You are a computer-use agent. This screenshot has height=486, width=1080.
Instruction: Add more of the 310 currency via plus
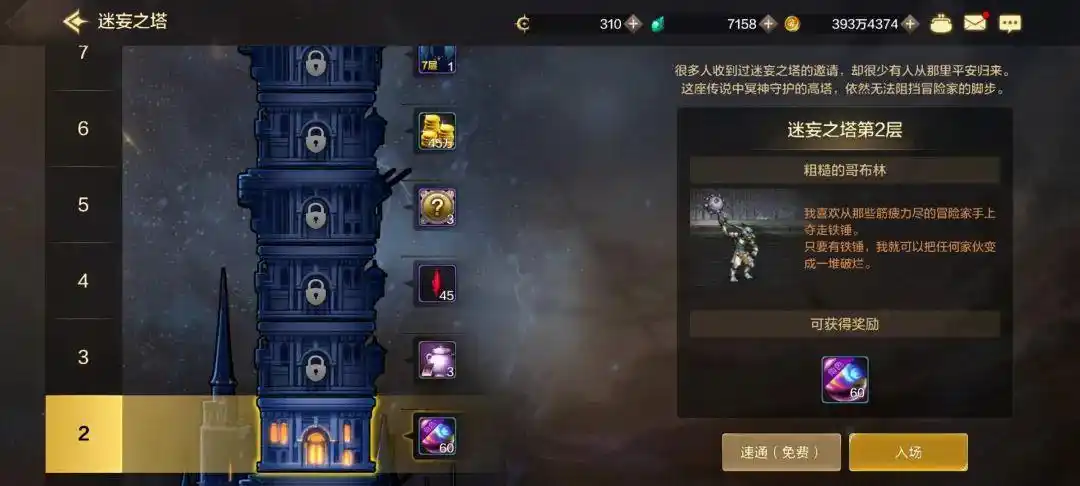[x=633, y=24]
